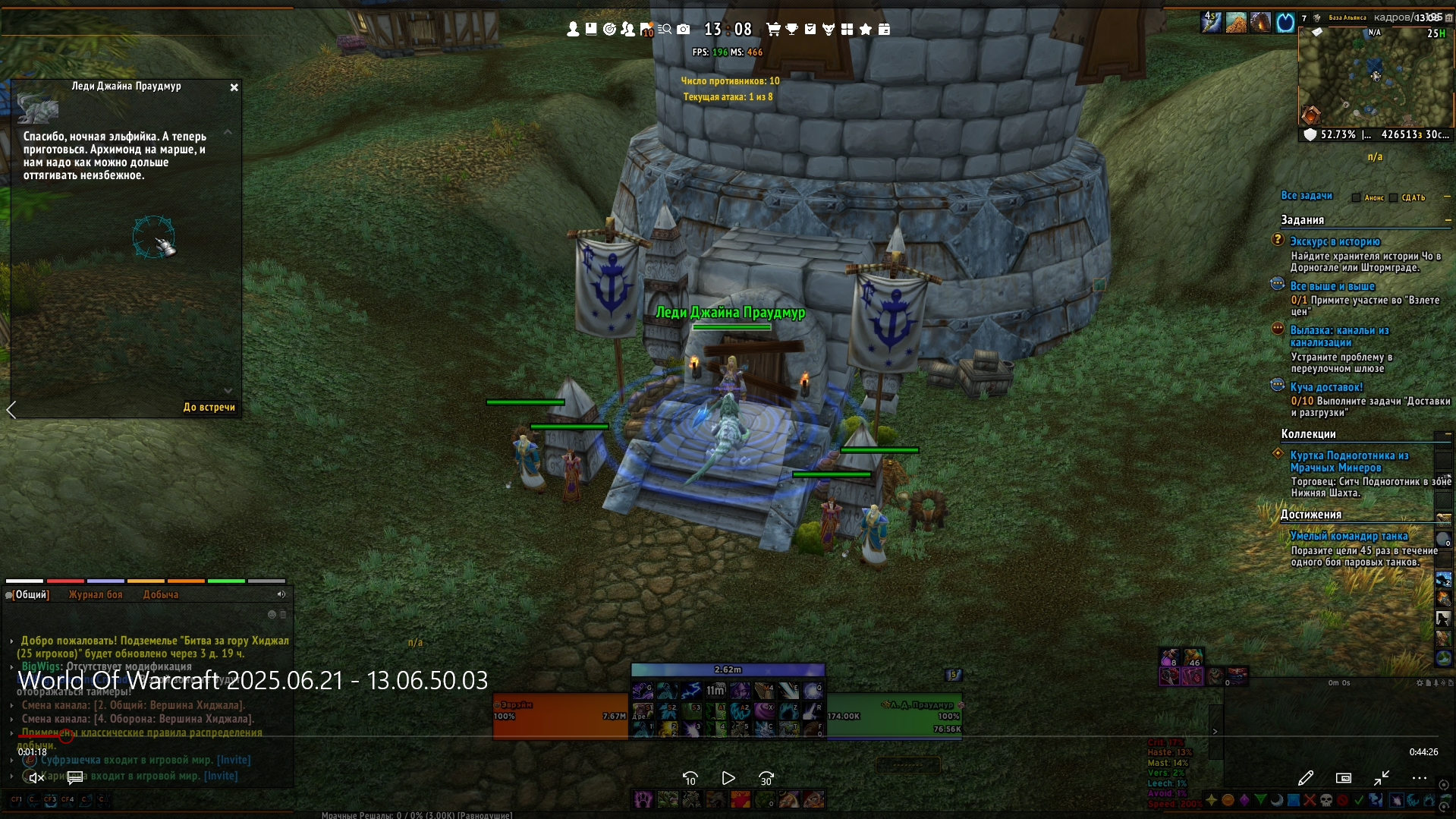This screenshot has width=1456, height=819.
Task: Select the "Куча доставок!" quest entry
Action: click(x=1326, y=387)
